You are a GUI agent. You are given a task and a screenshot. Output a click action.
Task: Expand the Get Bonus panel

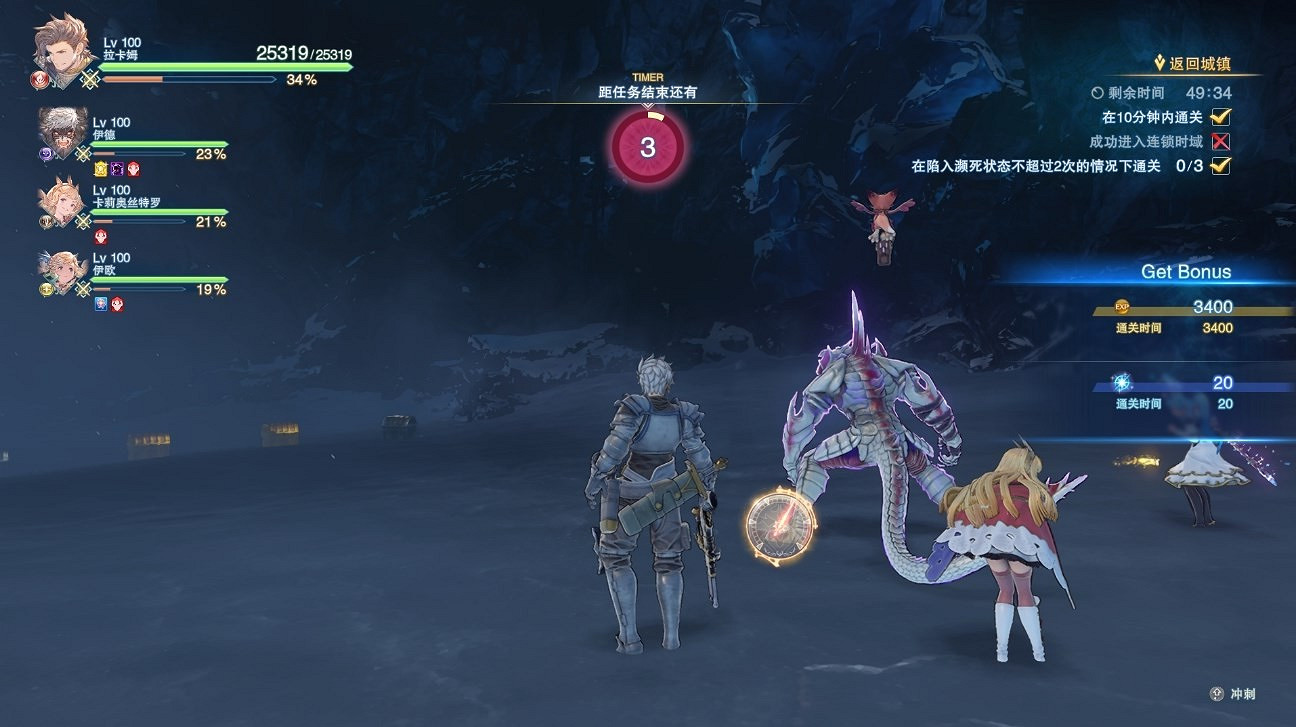[1185, 271]
